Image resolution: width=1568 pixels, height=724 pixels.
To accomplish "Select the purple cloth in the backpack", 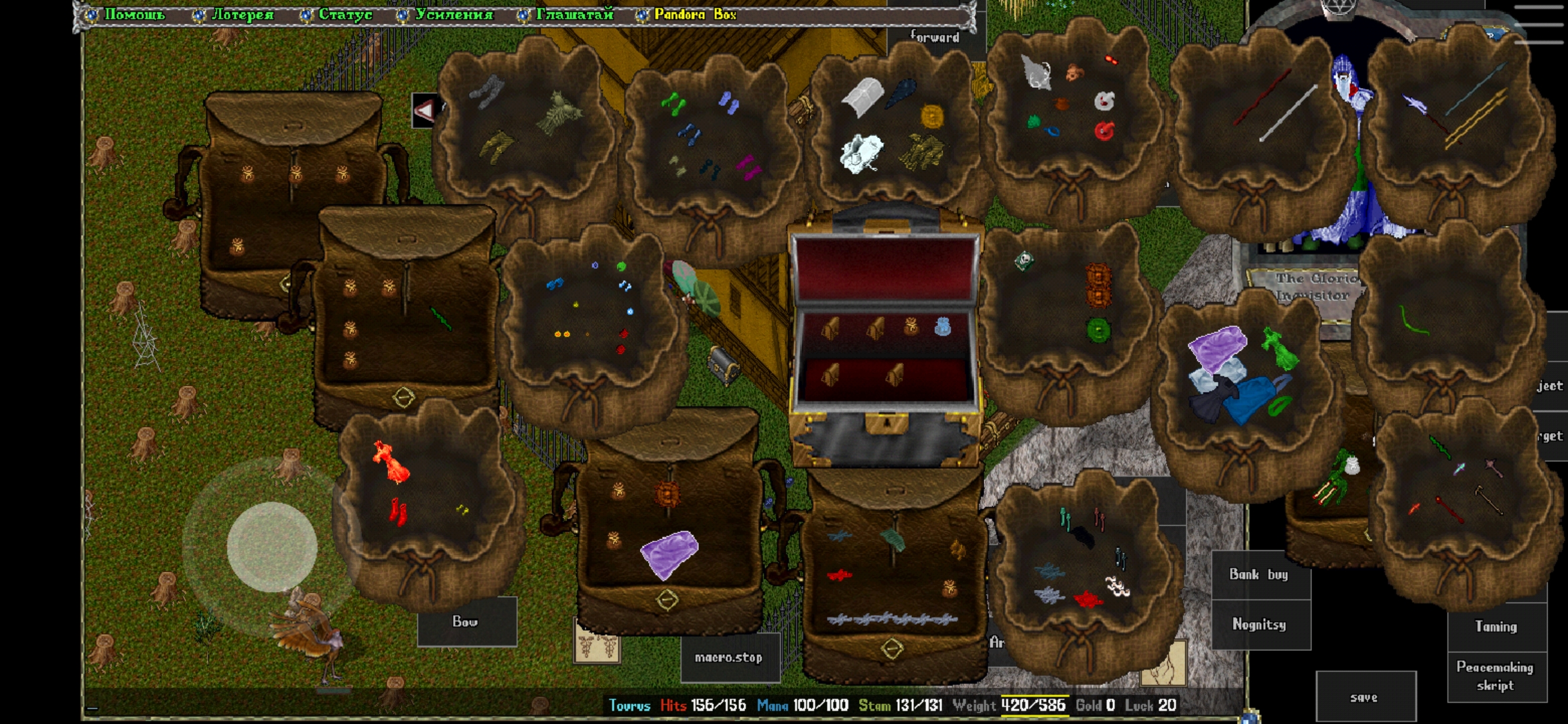I will pos(668,554).
